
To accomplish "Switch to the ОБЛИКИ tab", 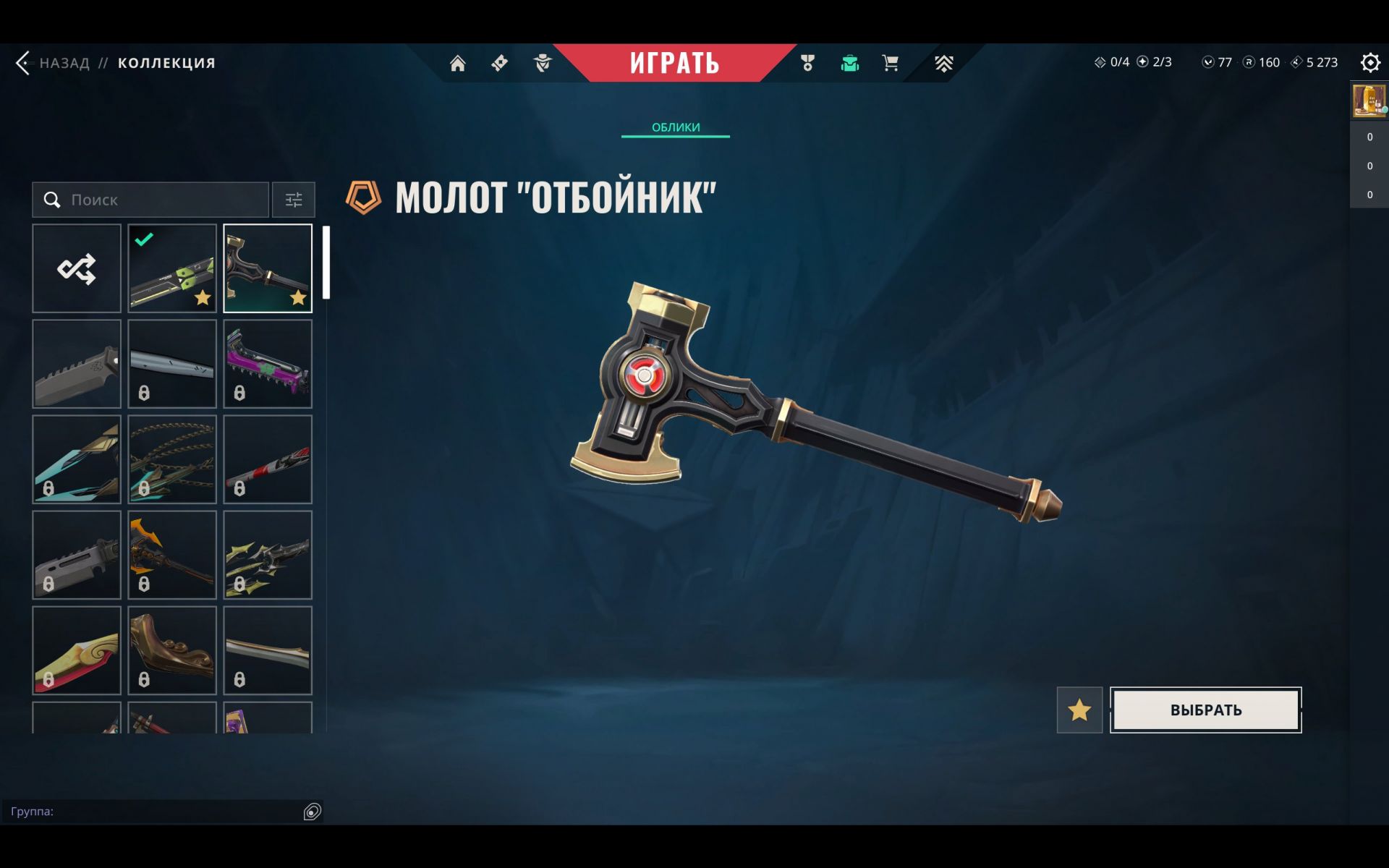I will (x=675, y=127).
